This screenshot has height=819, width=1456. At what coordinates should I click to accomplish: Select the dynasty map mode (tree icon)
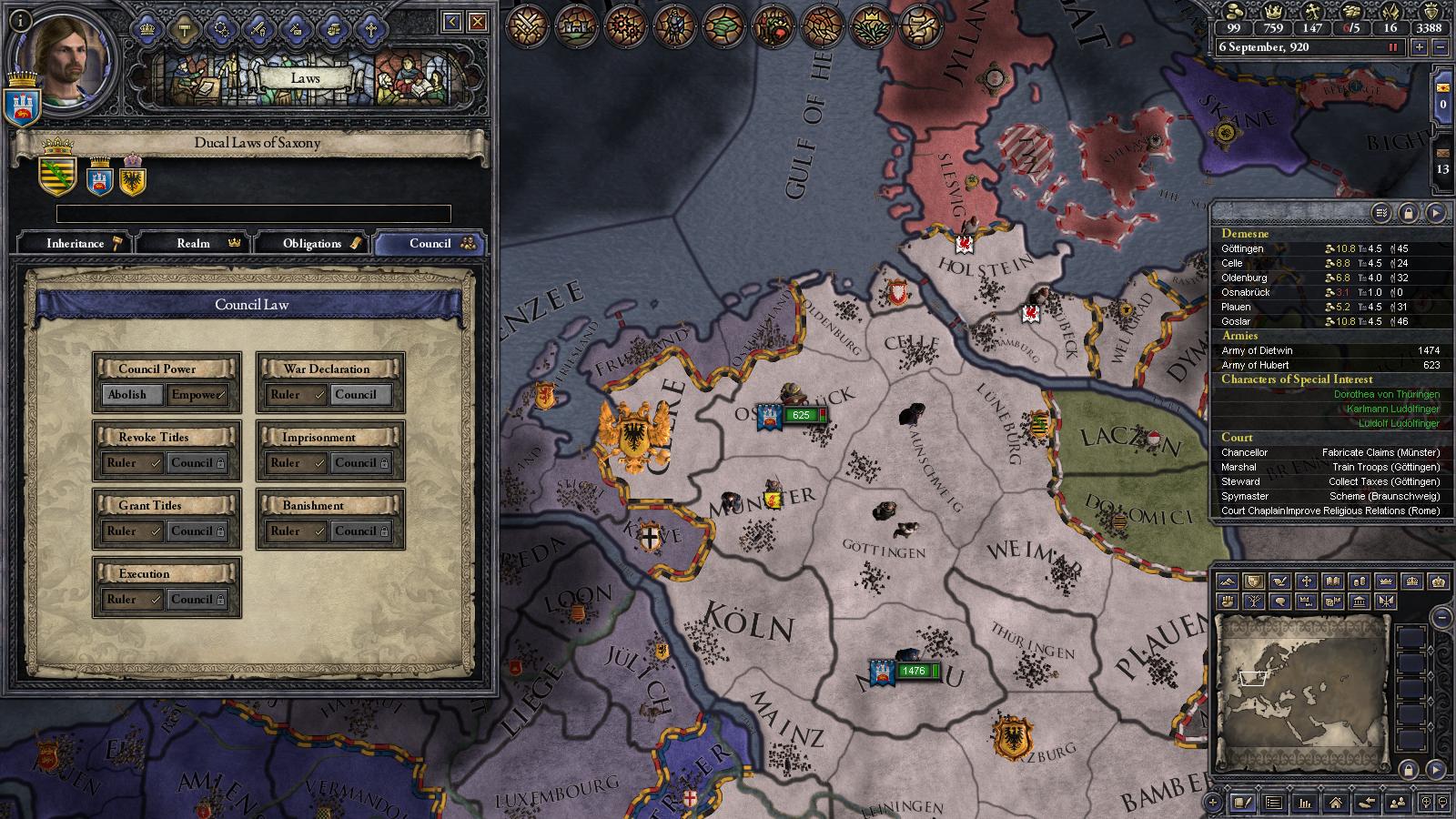click(1256, 602)
